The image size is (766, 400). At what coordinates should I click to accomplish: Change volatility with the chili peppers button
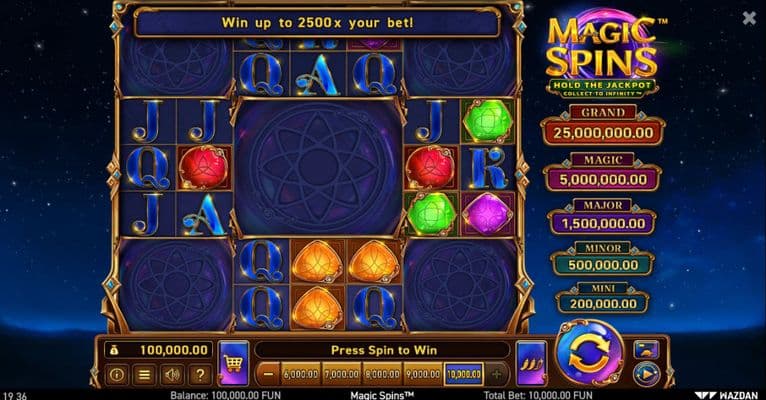pyautogui.click(x=531, y=363)
